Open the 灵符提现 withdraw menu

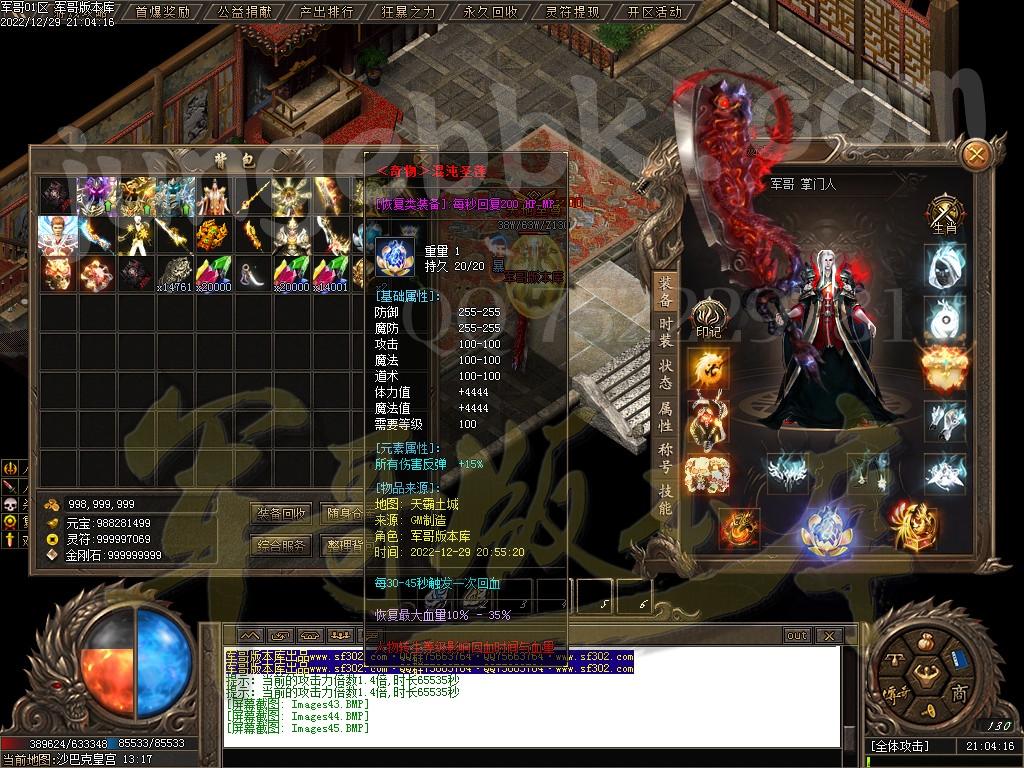pyautogui.click(x=572, y=13)
